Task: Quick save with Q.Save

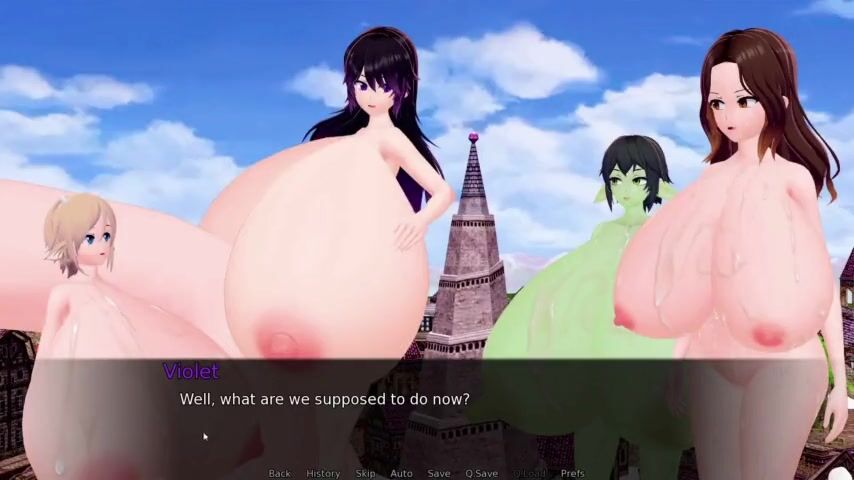Action: 481,473
